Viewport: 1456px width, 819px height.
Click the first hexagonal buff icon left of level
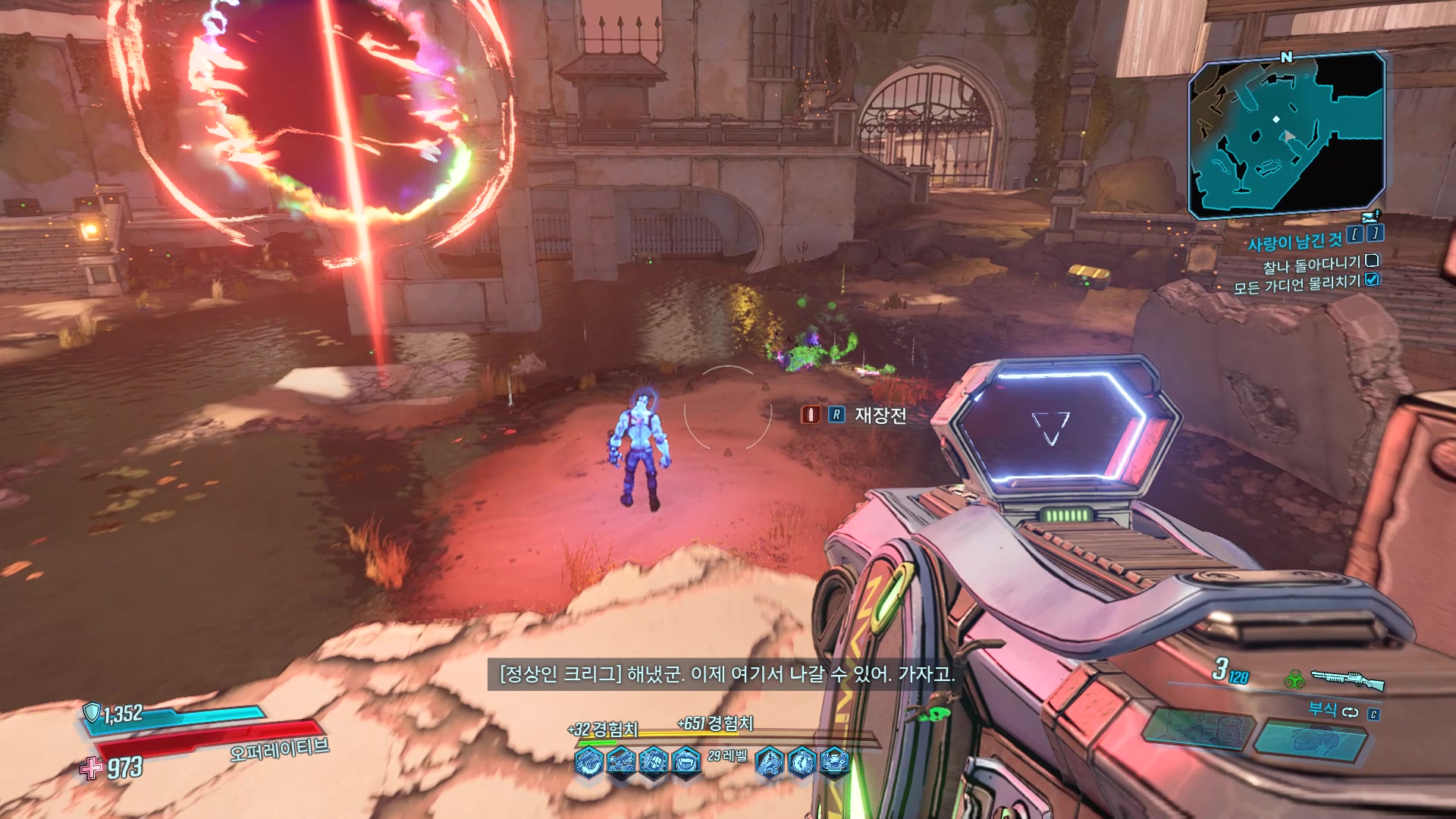click(589, 761)
